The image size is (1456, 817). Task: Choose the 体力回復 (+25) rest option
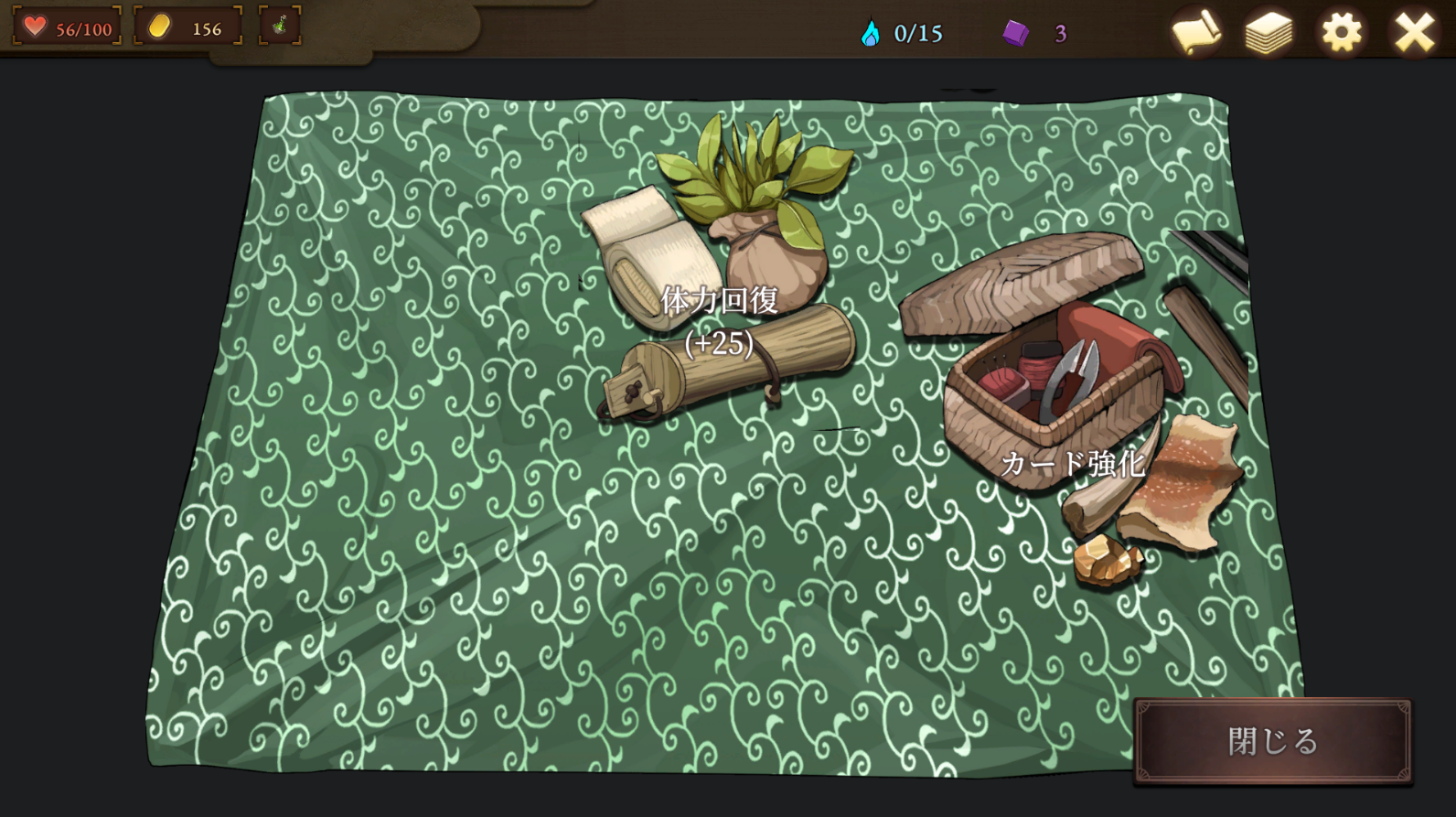click(x=719, y=302)
